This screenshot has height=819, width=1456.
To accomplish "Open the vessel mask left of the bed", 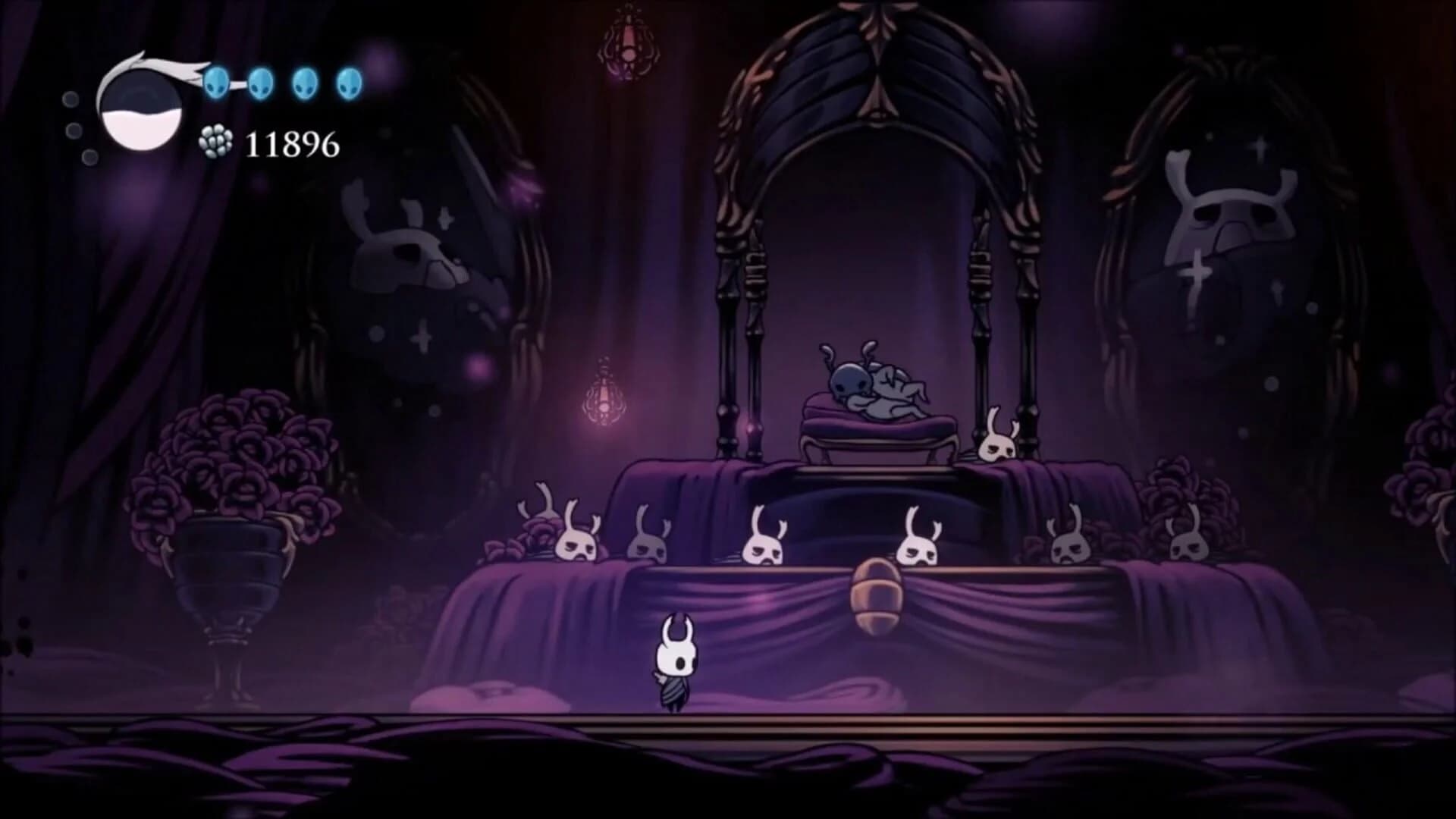I will point(996,449).
